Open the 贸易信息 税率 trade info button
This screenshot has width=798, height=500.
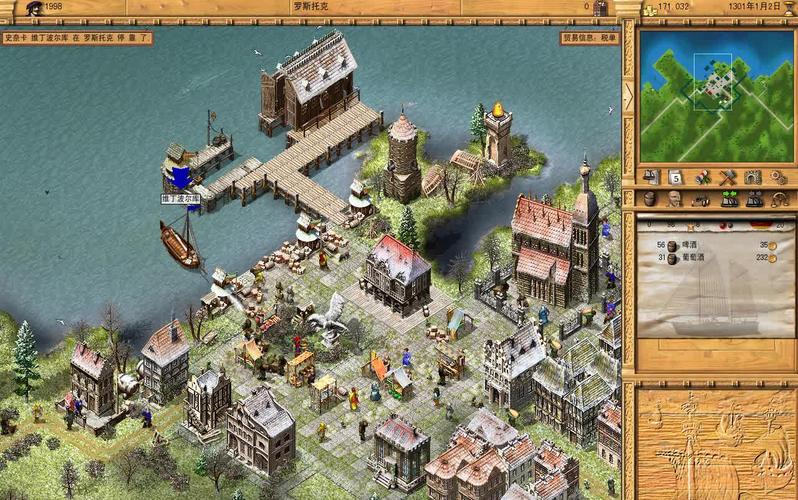tap(589, 38)
